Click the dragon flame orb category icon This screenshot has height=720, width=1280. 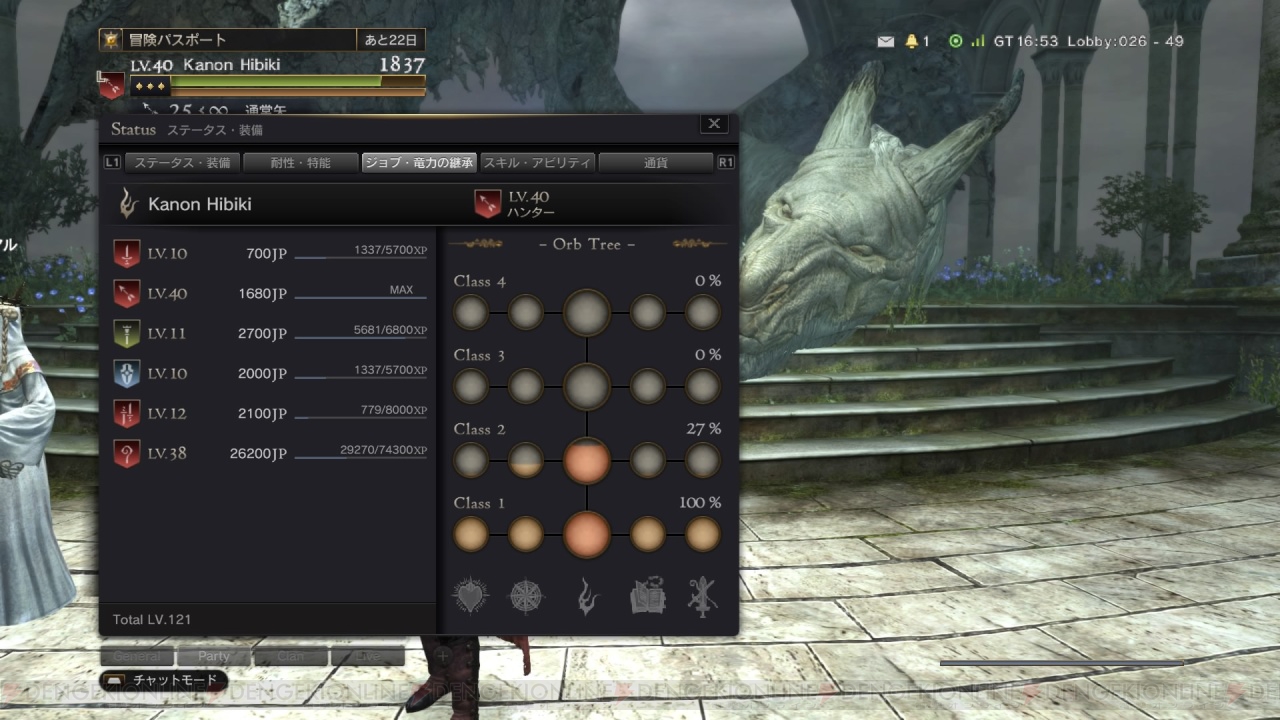click(x=587, y=595)
